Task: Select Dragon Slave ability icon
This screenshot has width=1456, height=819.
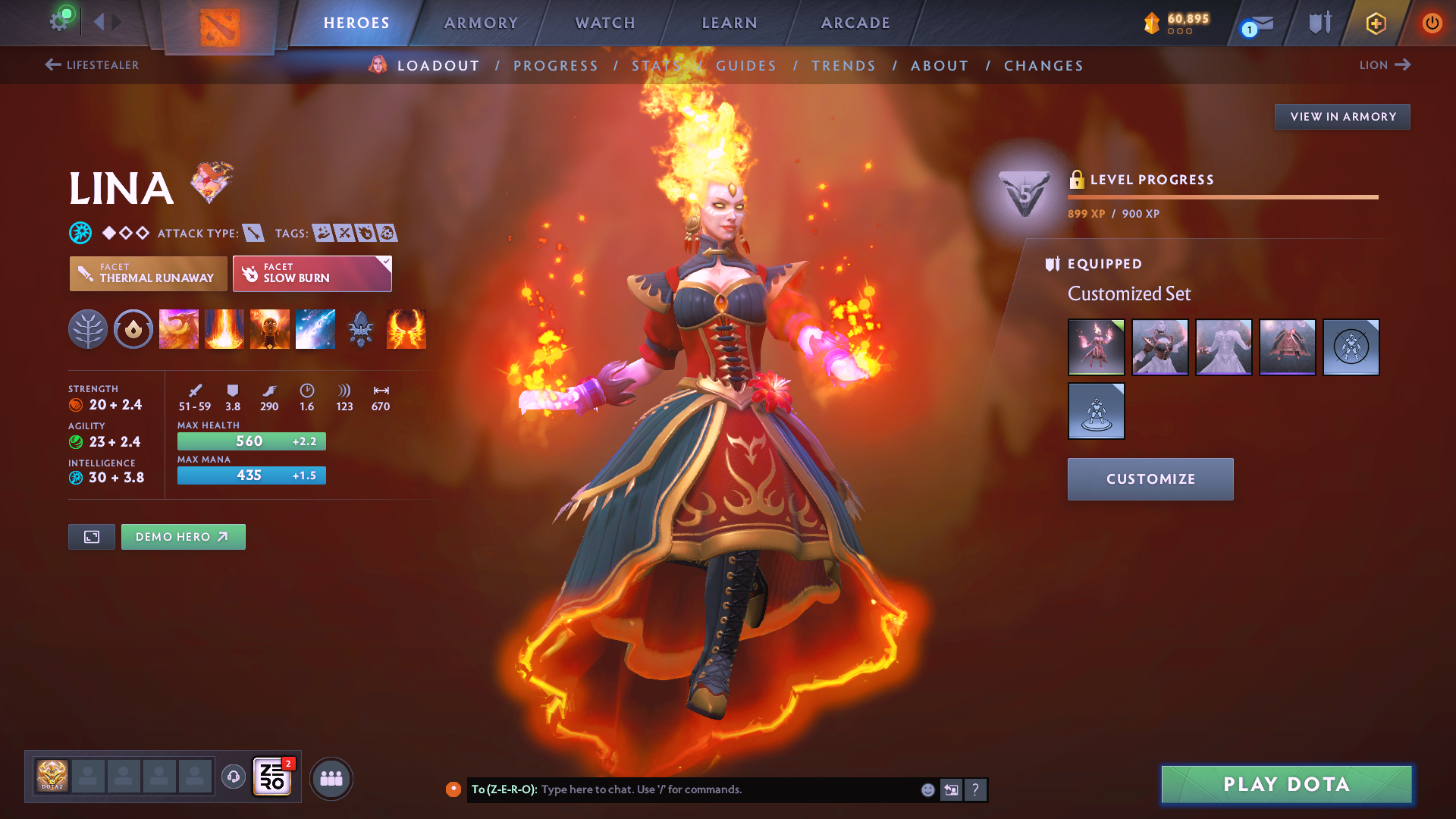Action: pos(179,329)
